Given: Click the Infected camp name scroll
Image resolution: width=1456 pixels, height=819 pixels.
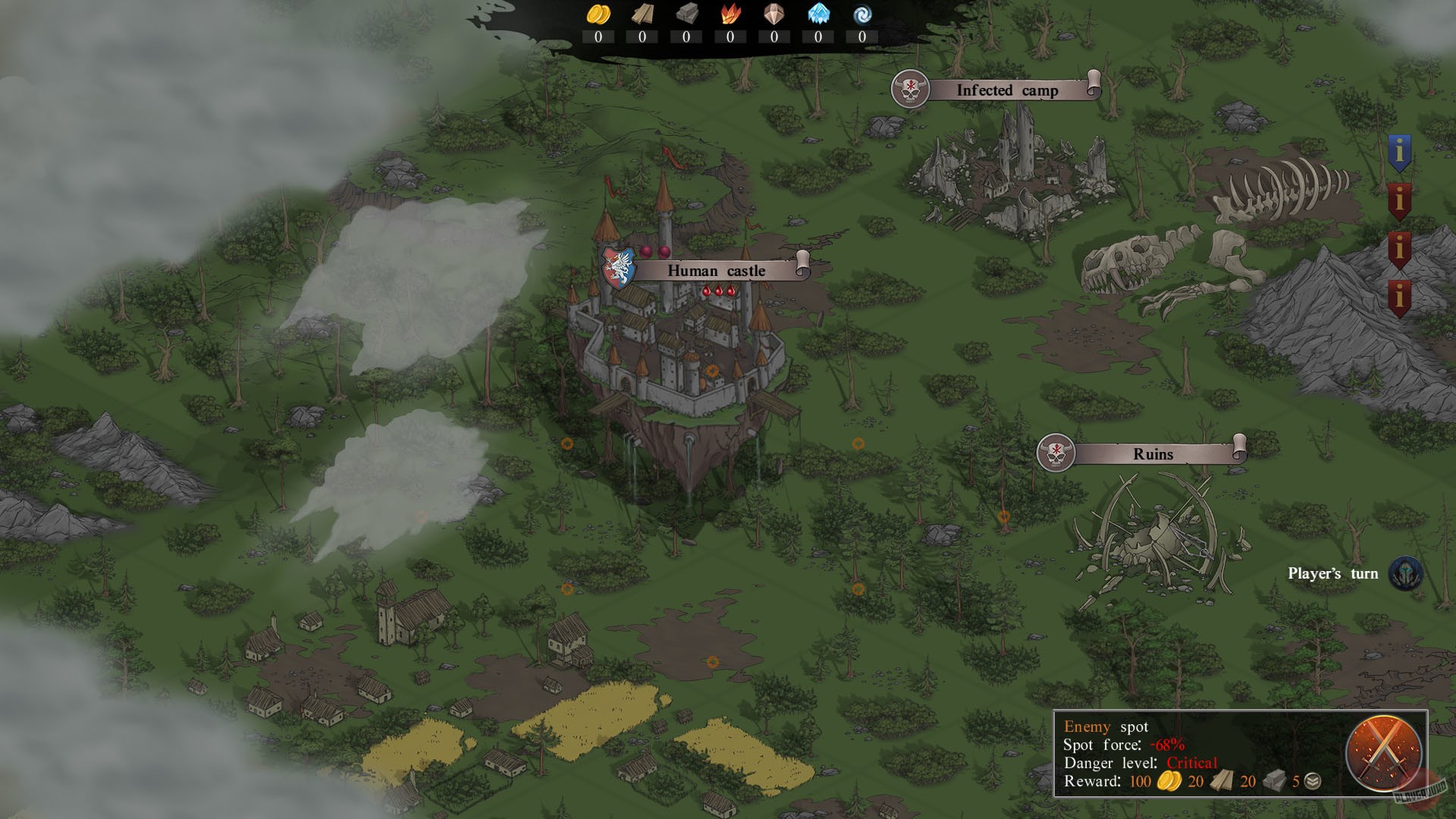Looking at the screenshot, I should [x=1006, y=91].
